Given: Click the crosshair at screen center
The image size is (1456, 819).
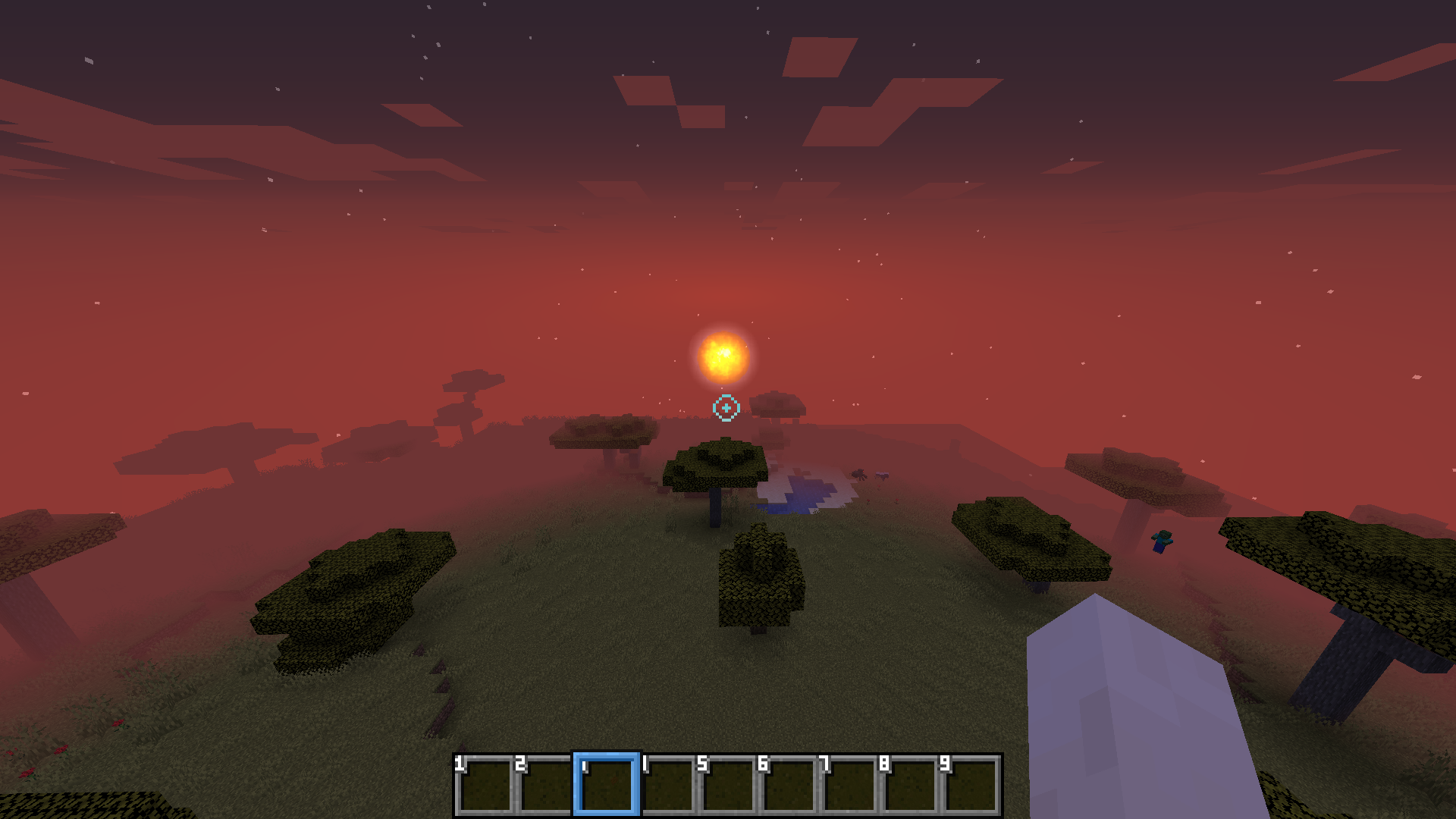Looking at the screenshot, I should click(726, 407).
